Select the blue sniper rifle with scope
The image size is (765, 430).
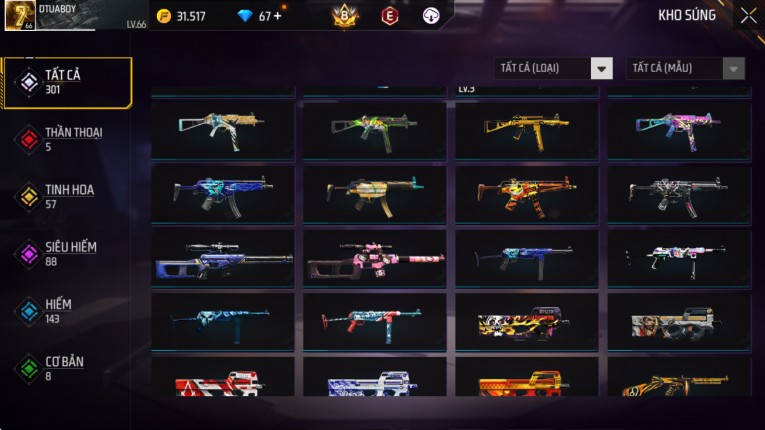click(x=223, y=259)
